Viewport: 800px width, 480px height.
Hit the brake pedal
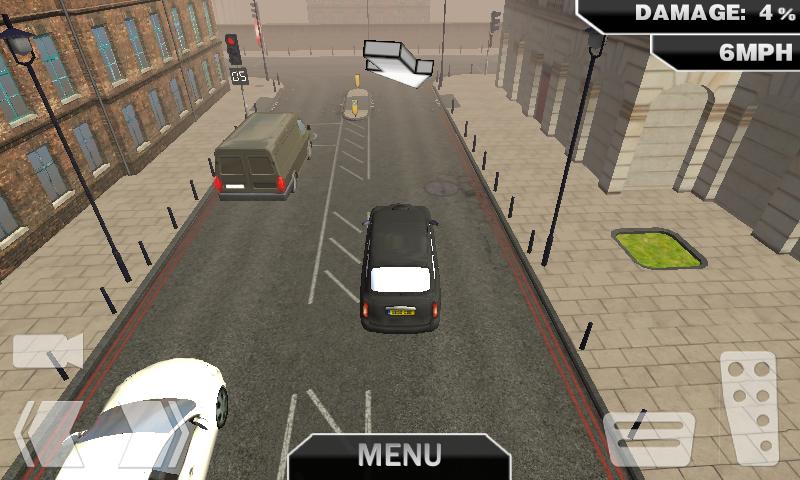[x=649, y=439]
